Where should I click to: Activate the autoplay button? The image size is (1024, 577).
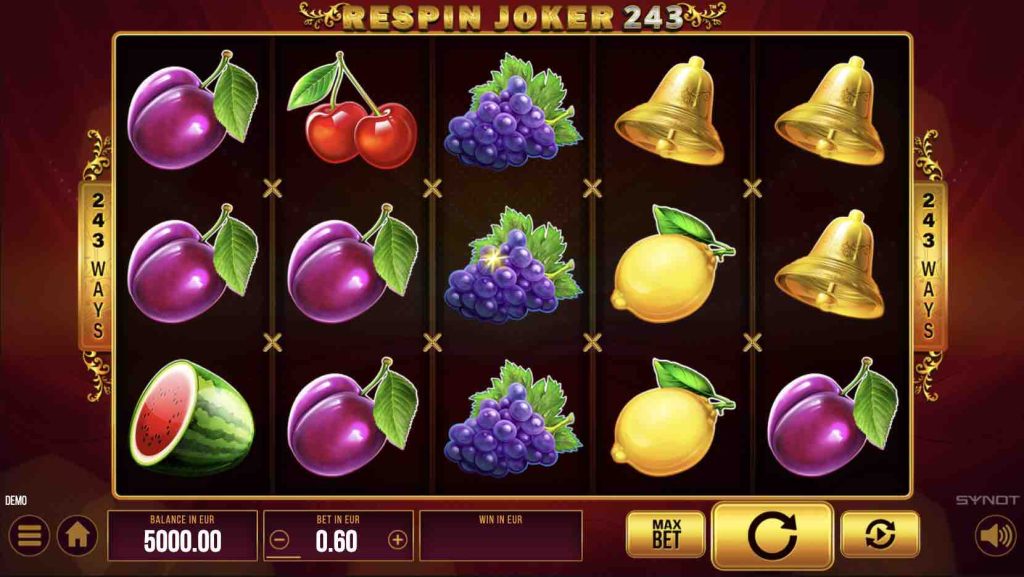pos(880,535)
